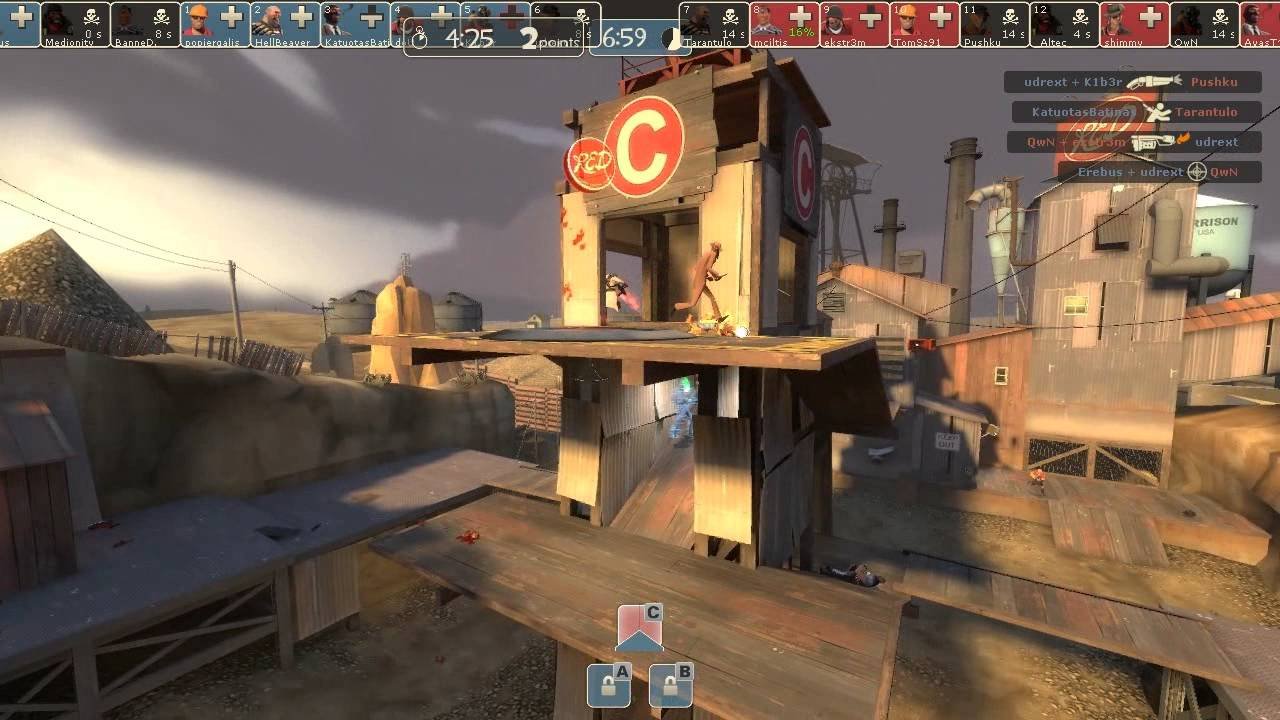Viewport: 1280px width, 720px height.
Task: Click Pushku's player panel
Action: point(994,24)
